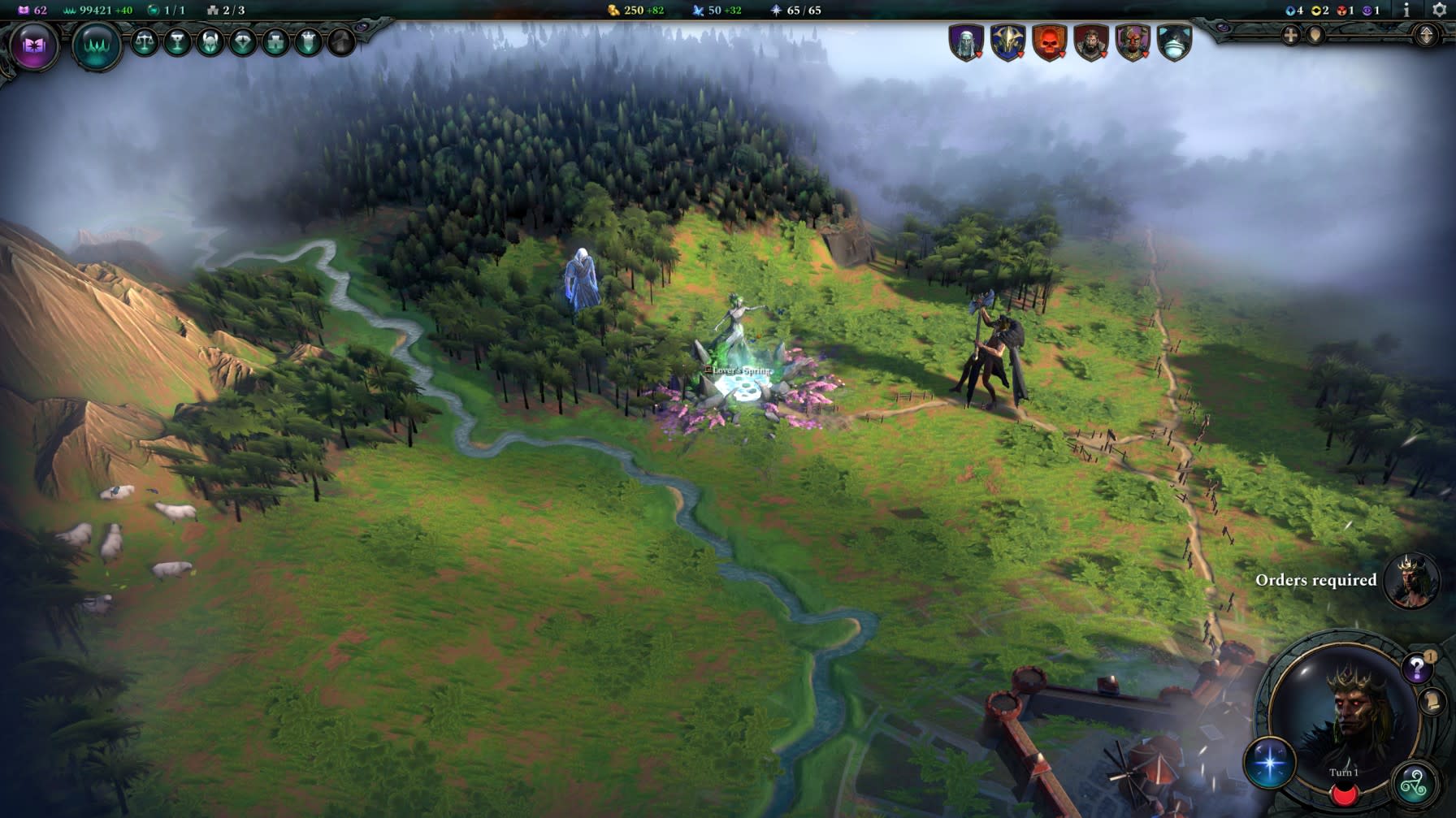Select the sword banner icon

click(x=308, y=42)
